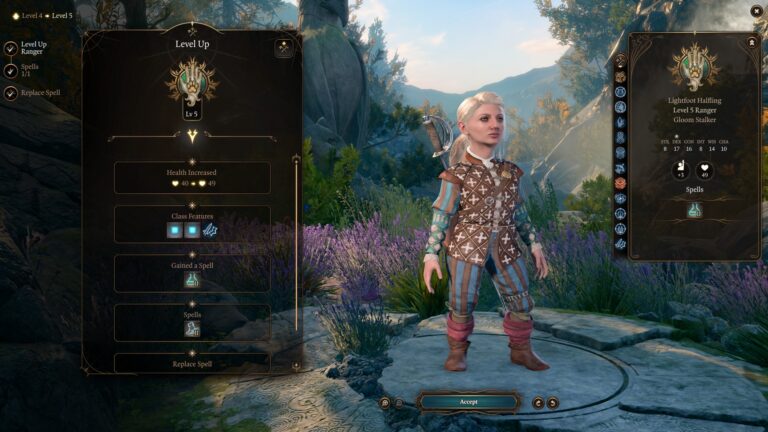Select the chosen spell icon under Spells

(192, 328)
